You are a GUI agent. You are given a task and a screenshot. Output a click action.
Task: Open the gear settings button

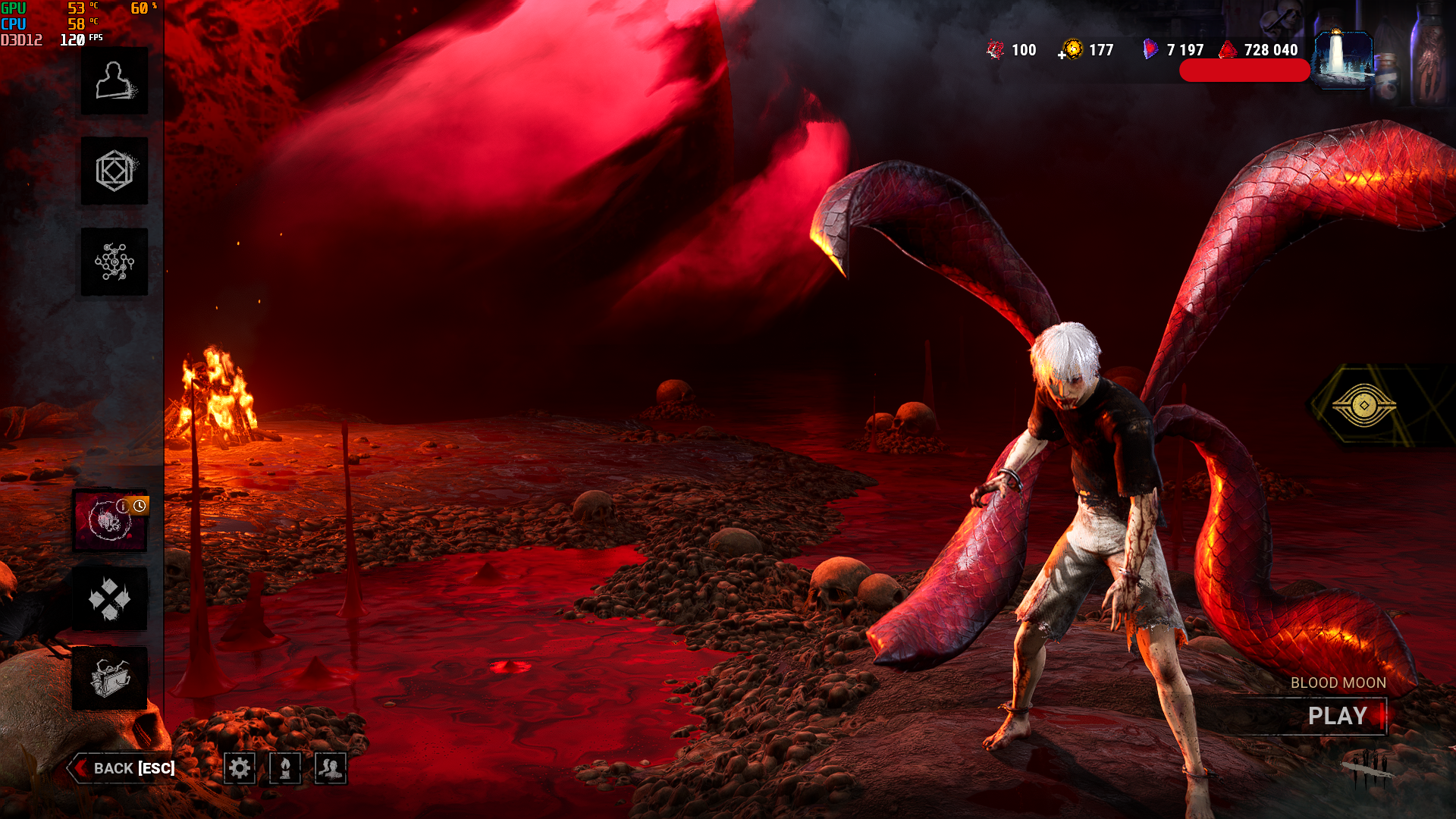pos(240,768)
